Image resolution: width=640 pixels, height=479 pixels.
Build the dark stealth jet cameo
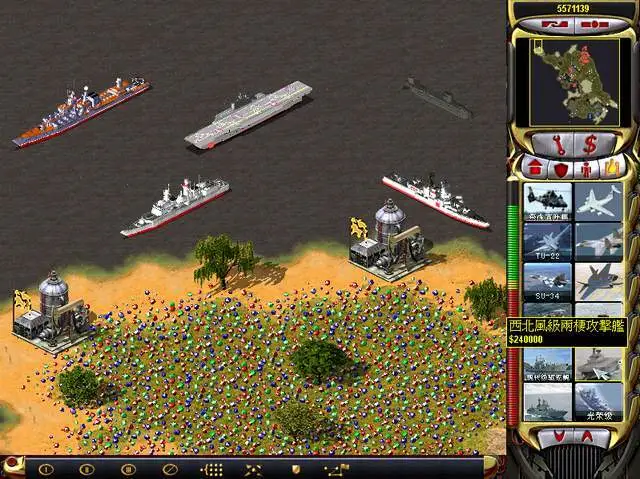tap(599, 282)
